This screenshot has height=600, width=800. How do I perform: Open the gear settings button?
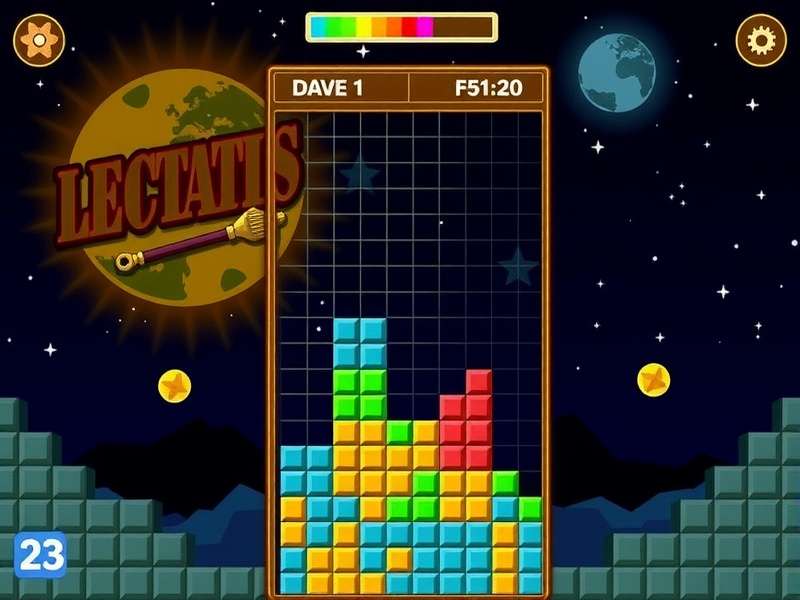click(x=761, y=40)
